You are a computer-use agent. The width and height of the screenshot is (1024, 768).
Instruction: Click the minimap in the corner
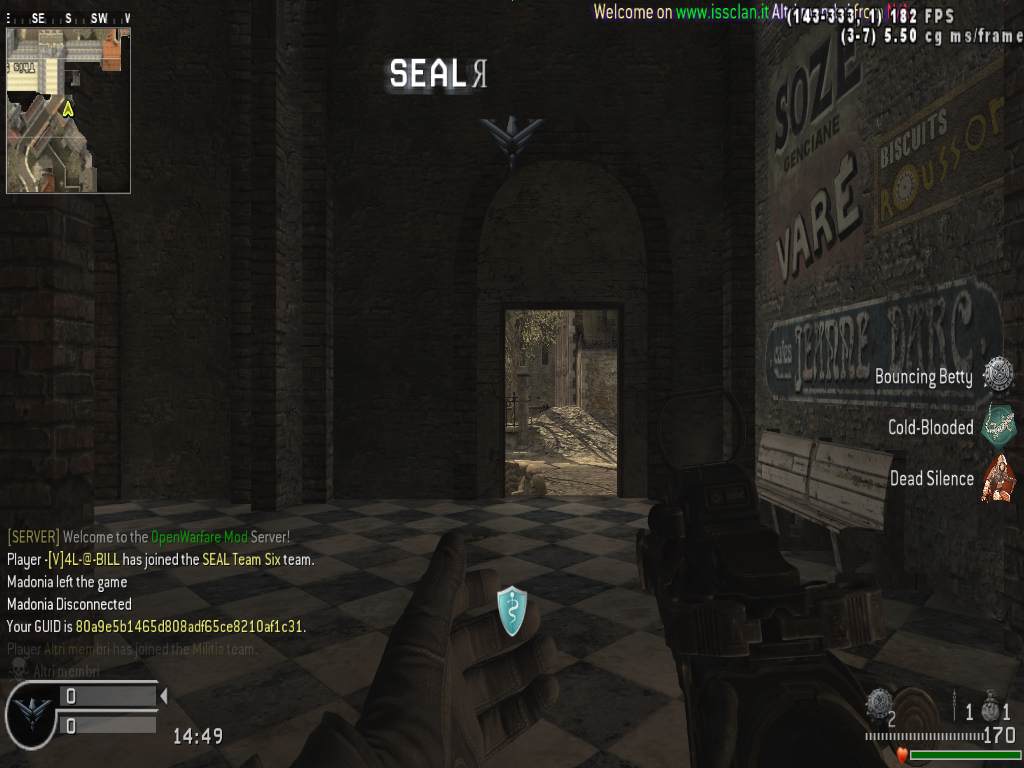tap(68, 110)
